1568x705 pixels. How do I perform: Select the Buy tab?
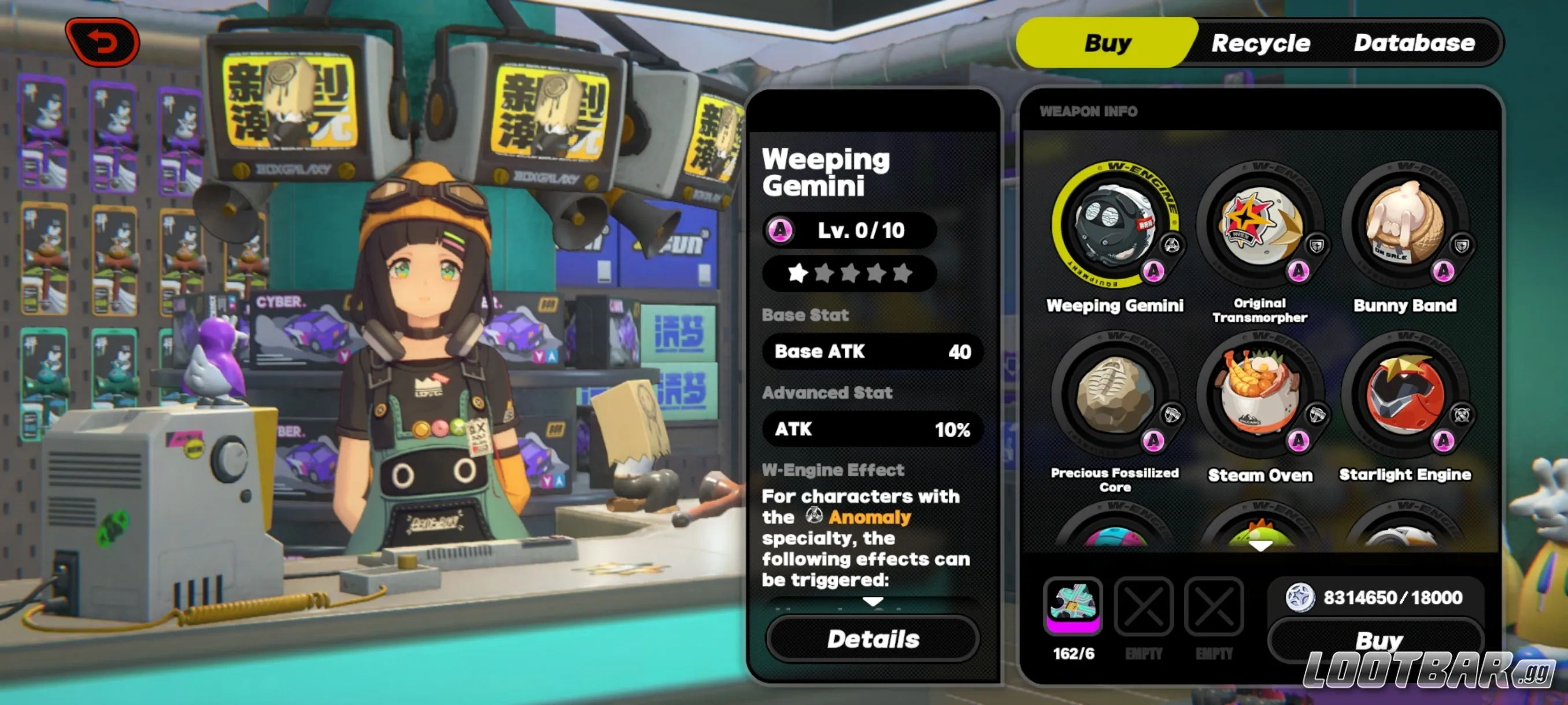(x=1107, y=43)
